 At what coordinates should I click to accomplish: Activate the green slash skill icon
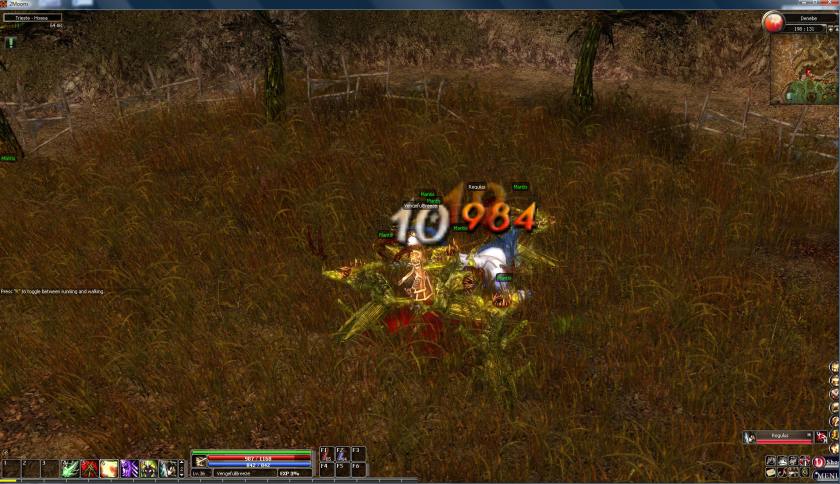click(x=70, y=468)
